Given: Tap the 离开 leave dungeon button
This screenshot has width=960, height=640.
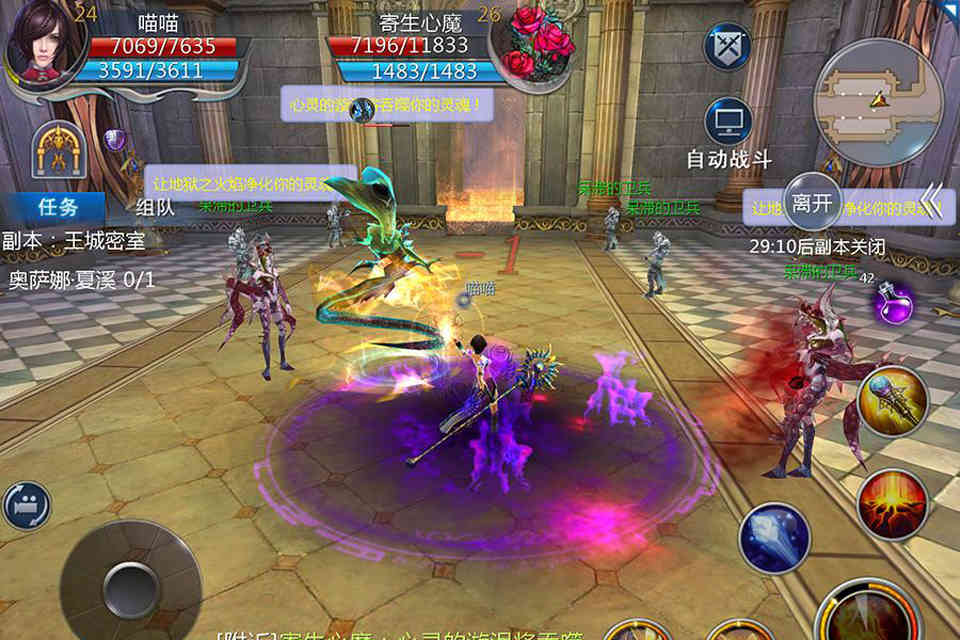Looking at the screenshot, I should pos(812,203).
